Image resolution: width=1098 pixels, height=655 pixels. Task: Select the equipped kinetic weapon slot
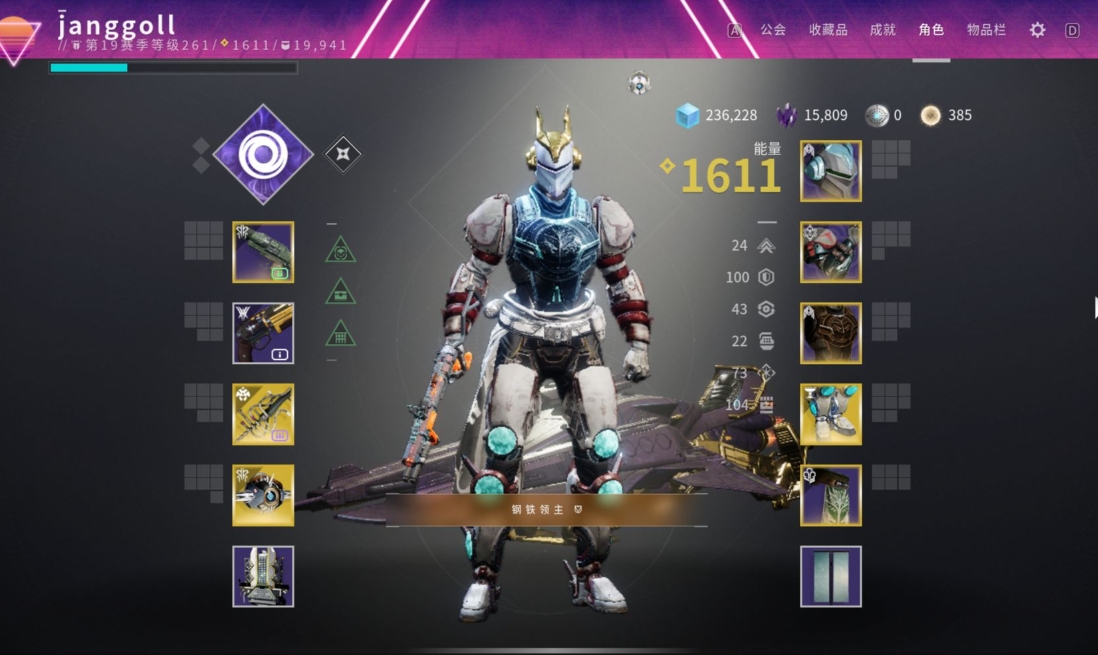[263, 252]
